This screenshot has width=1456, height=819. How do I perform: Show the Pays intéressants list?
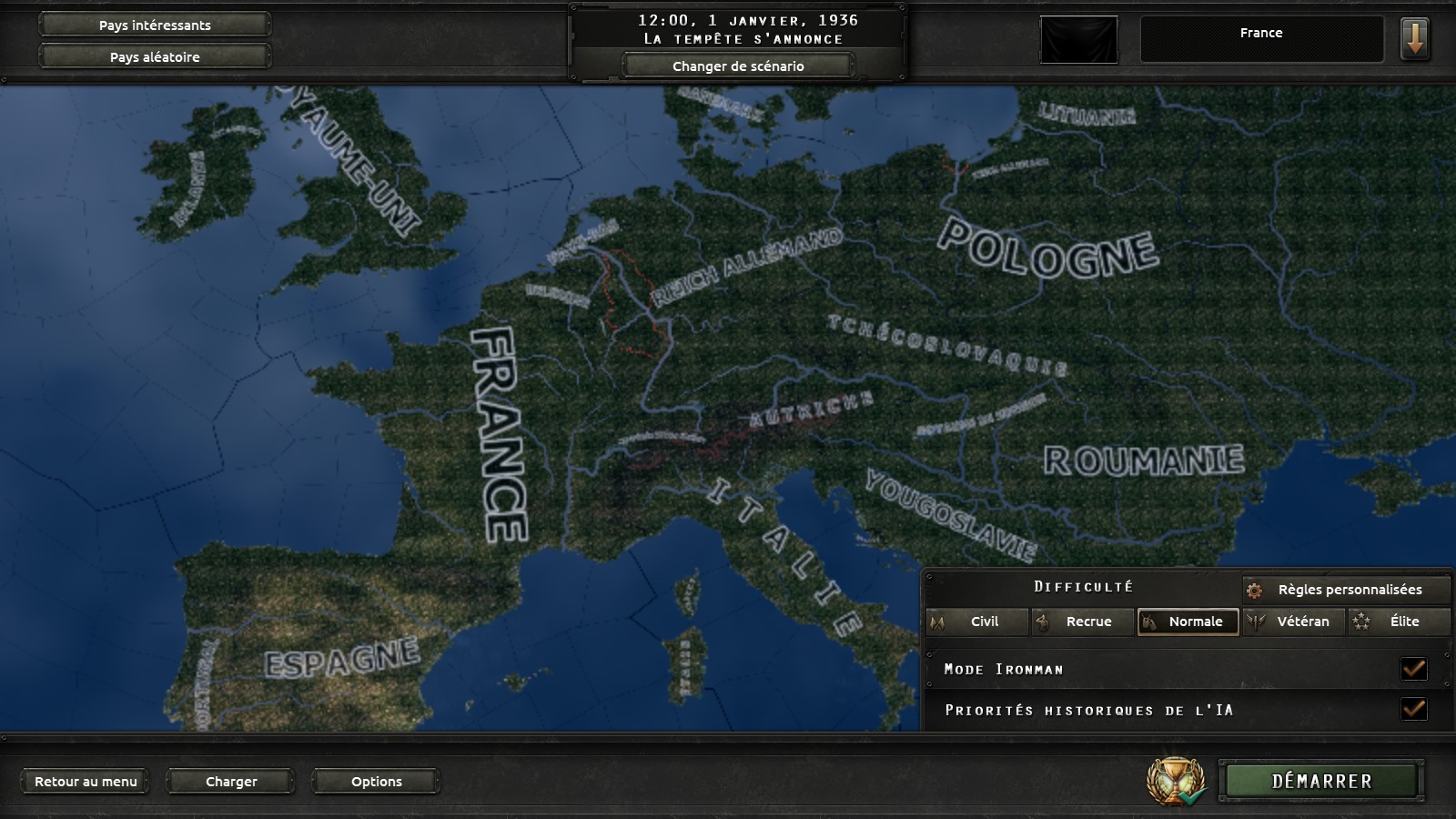(154, 25)
